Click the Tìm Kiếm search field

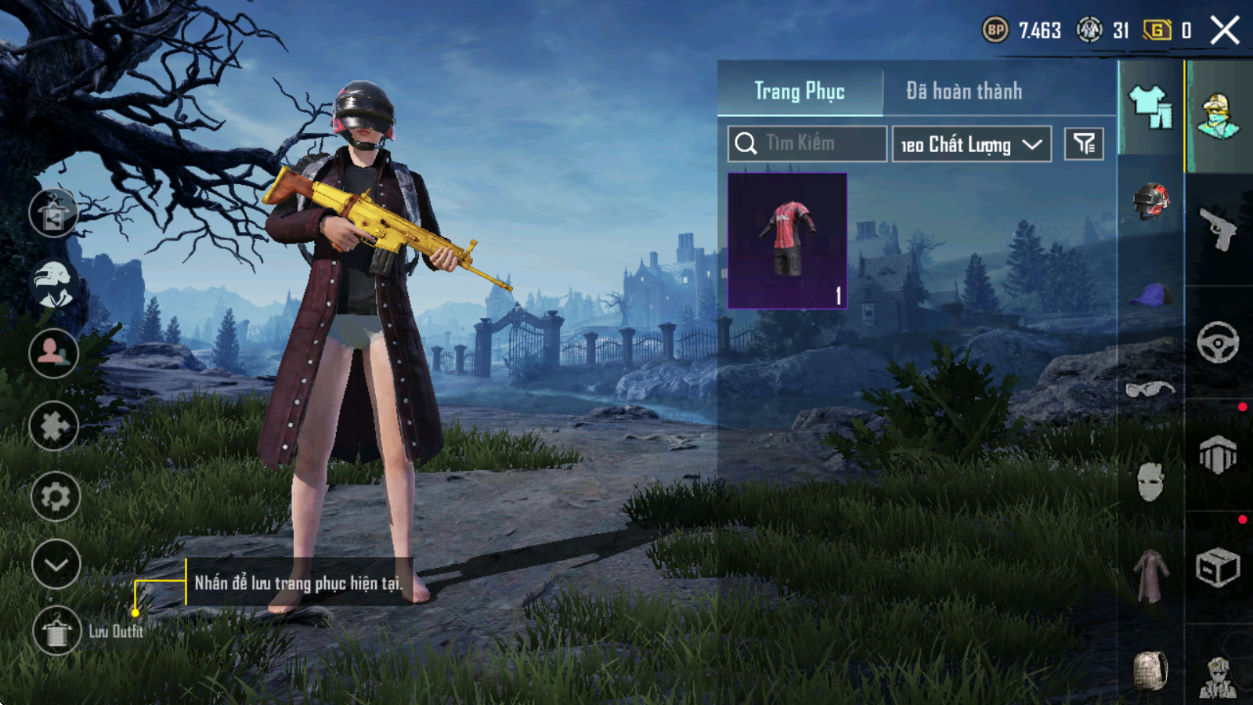tap(807, 144)
